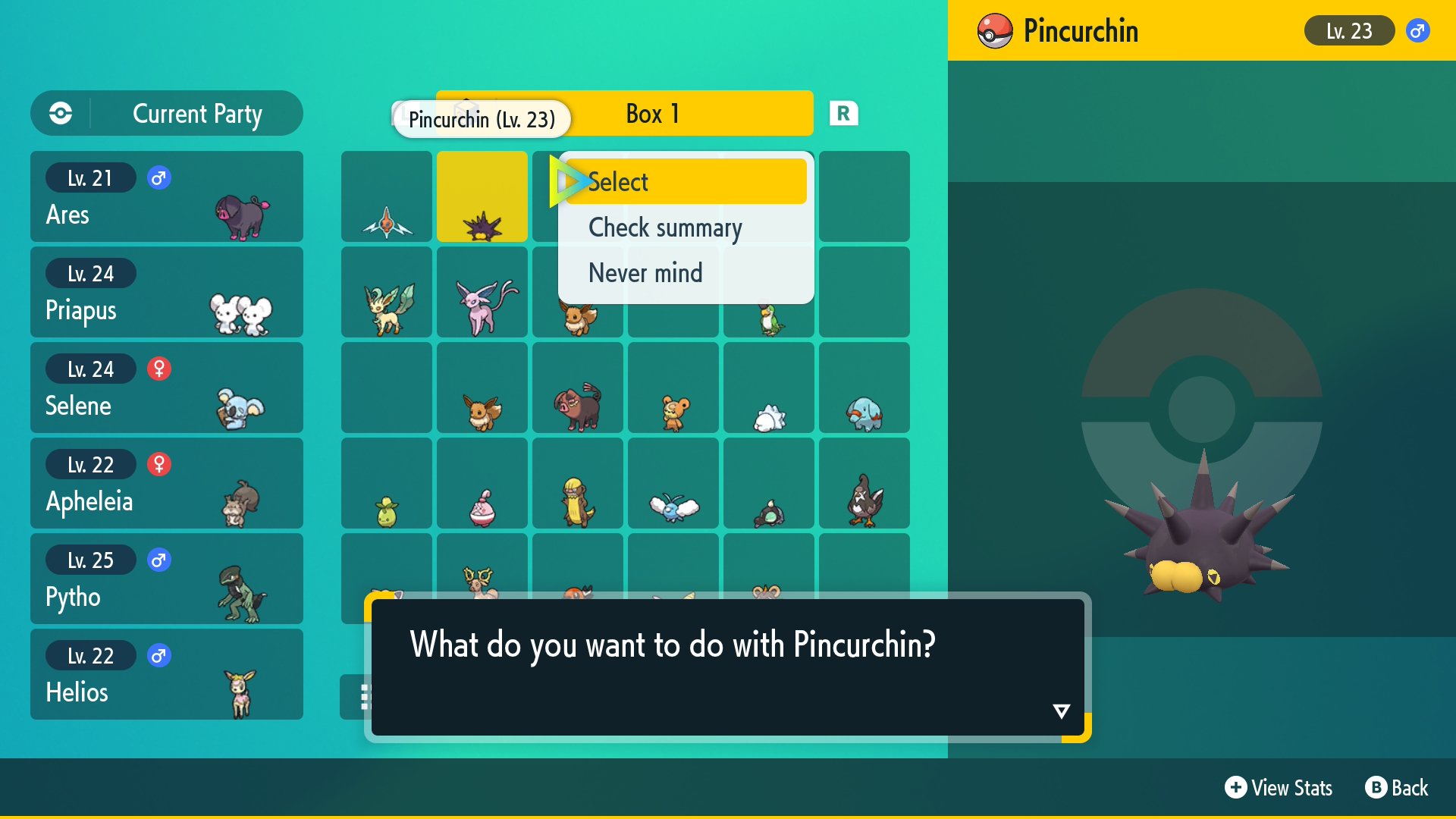Select Helios party slot

pos(167,674)
